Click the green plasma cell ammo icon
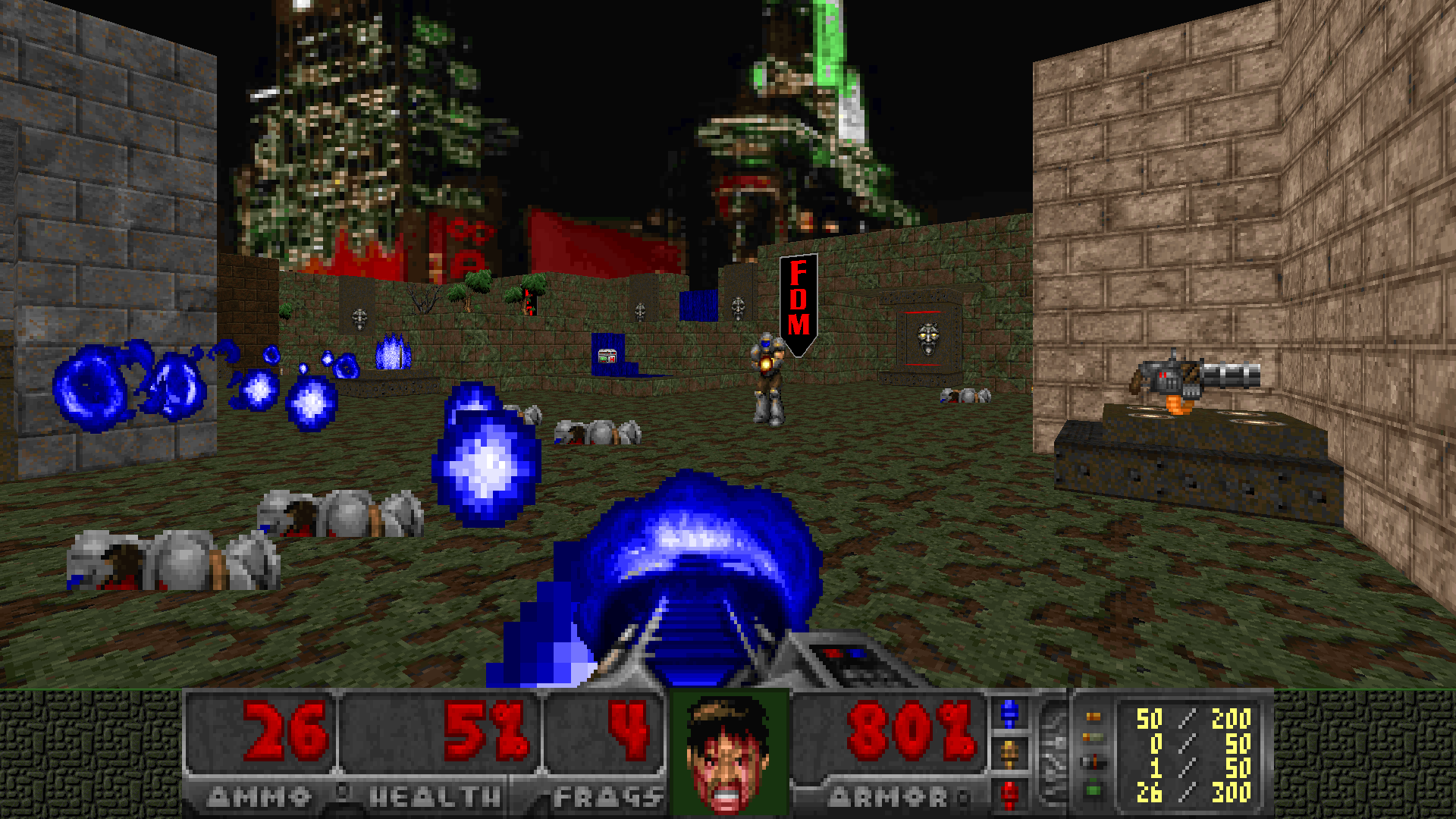 tap(1094, 791)
